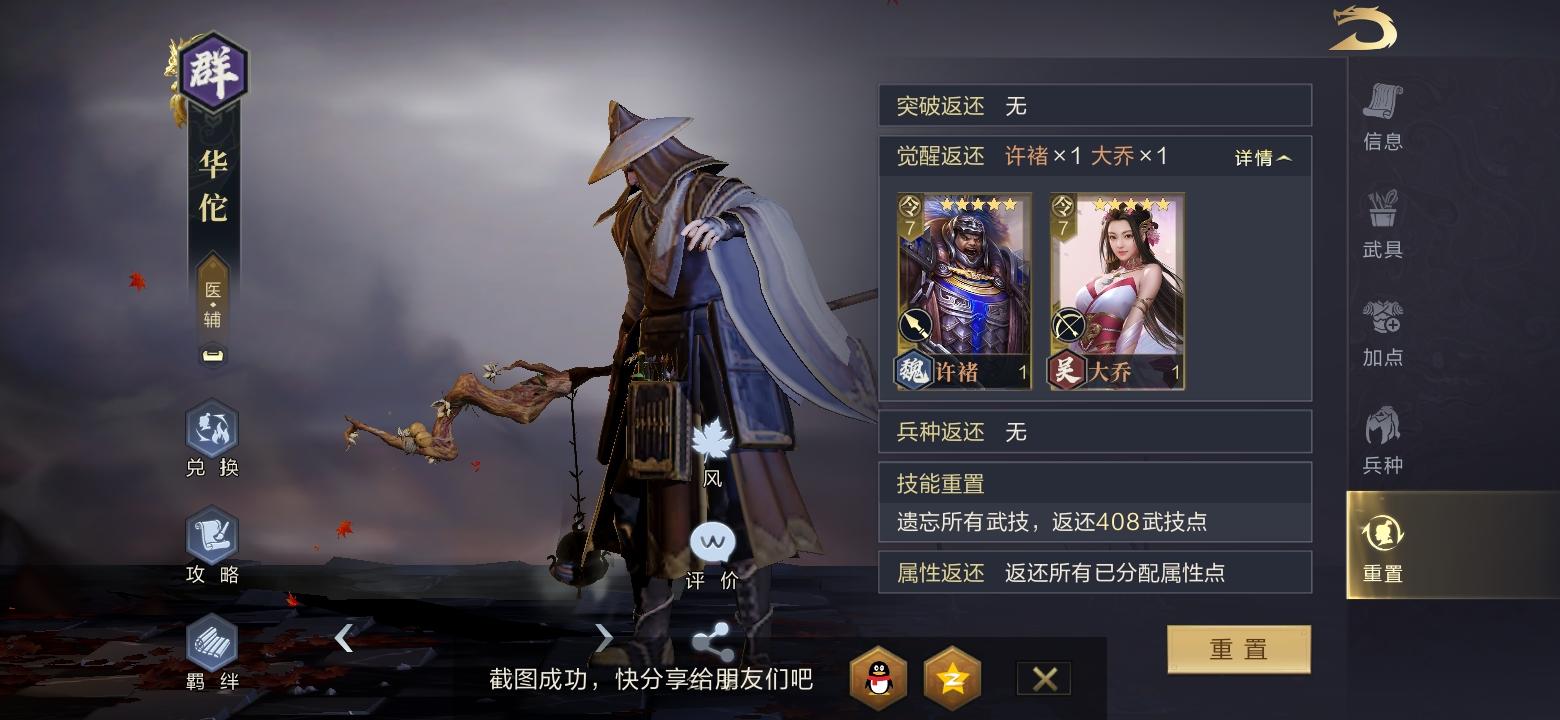Open the 兵种 troop type icon
The height and width of the screenshot is (720, 1560).
pos(1383,430)
